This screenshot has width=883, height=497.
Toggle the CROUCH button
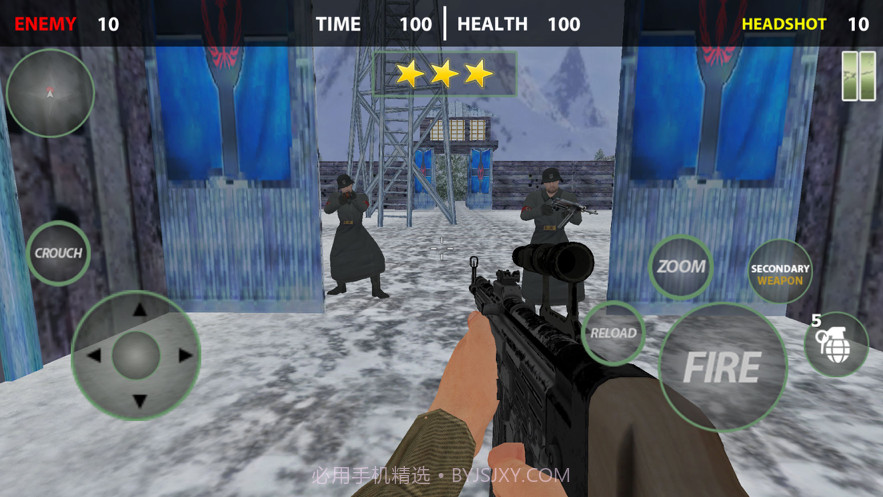59,253
